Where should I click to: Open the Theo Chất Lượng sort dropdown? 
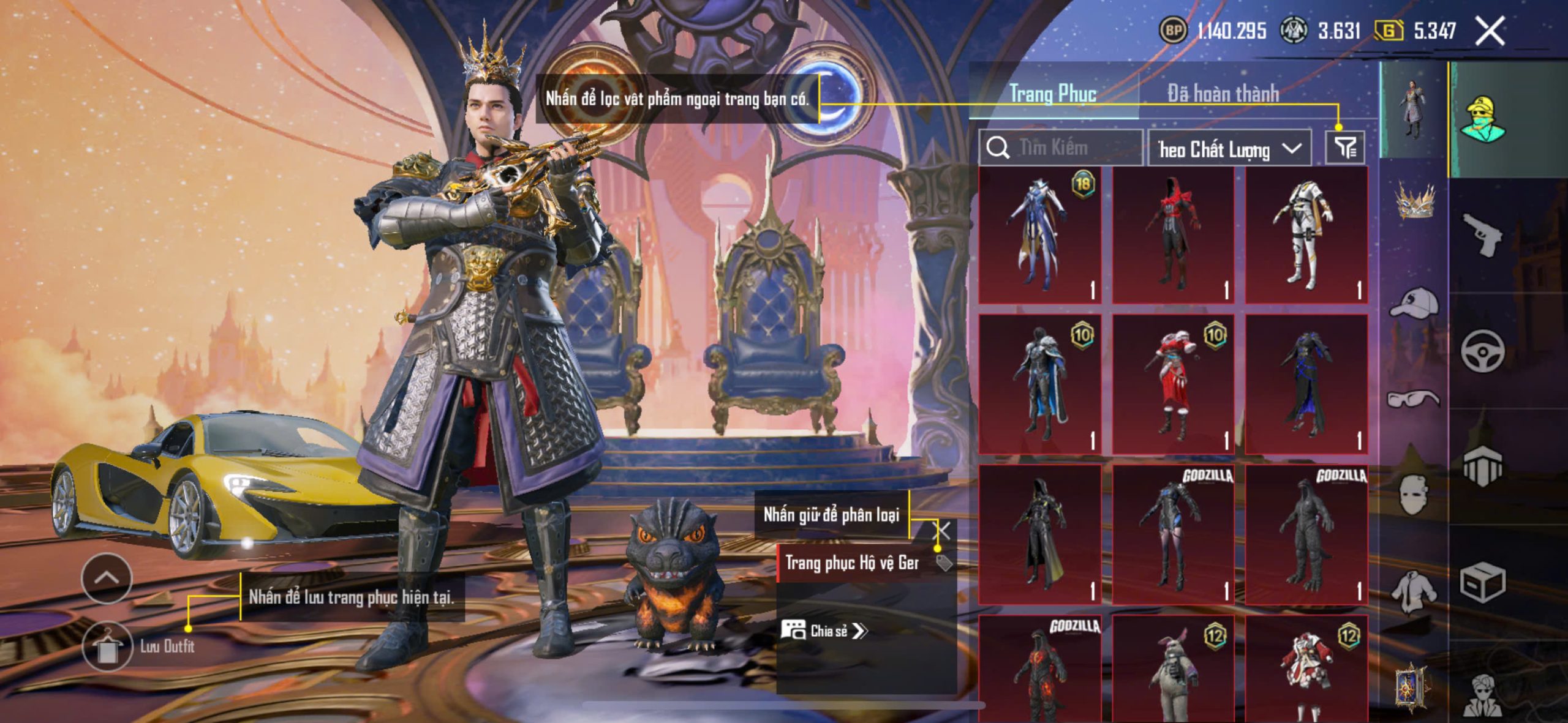tap(1229, 149)
